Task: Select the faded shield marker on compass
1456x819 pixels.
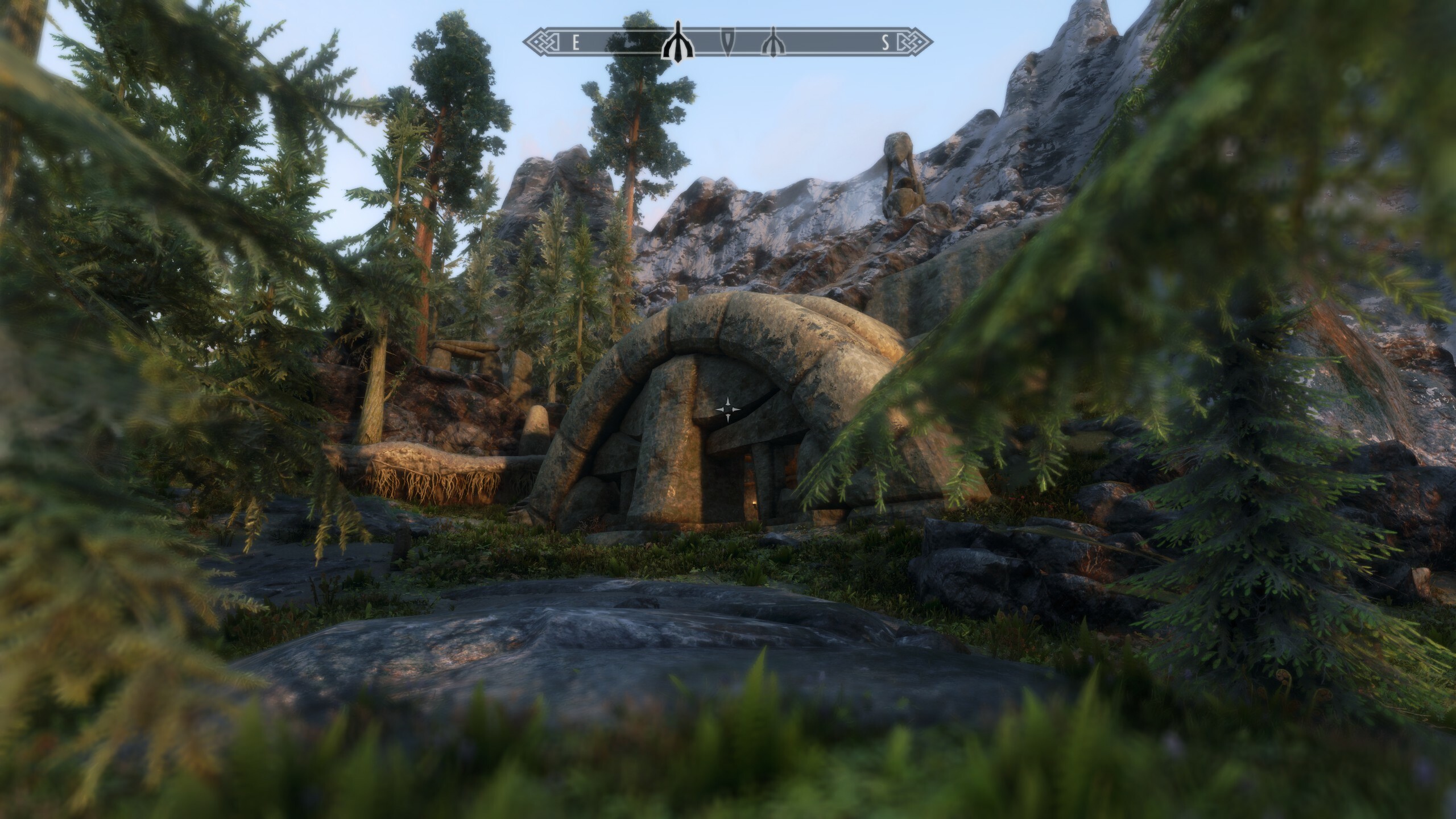Action: pyautogui.click(x=728, y=42)
